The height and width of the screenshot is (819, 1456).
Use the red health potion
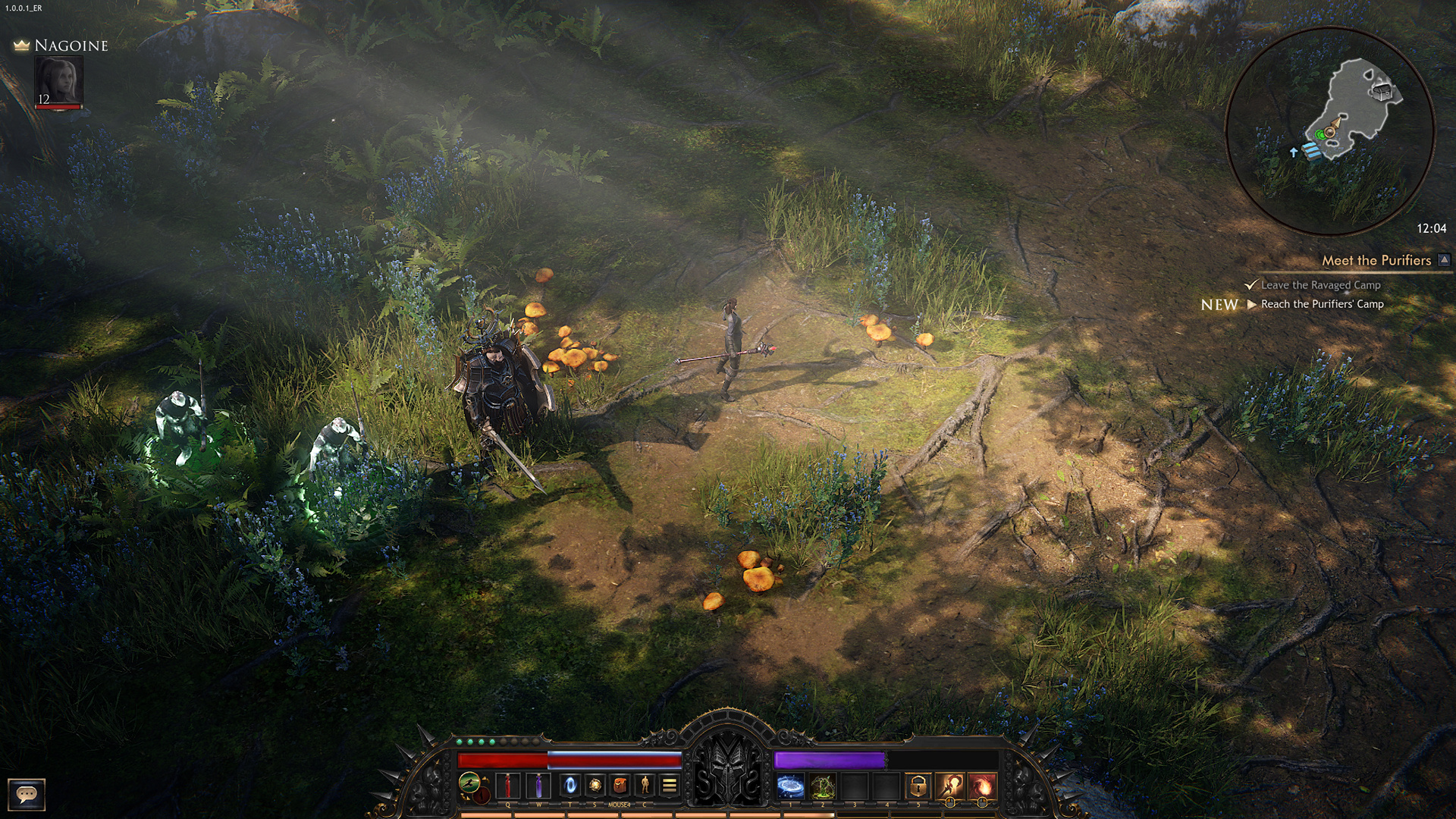(507, 786)
